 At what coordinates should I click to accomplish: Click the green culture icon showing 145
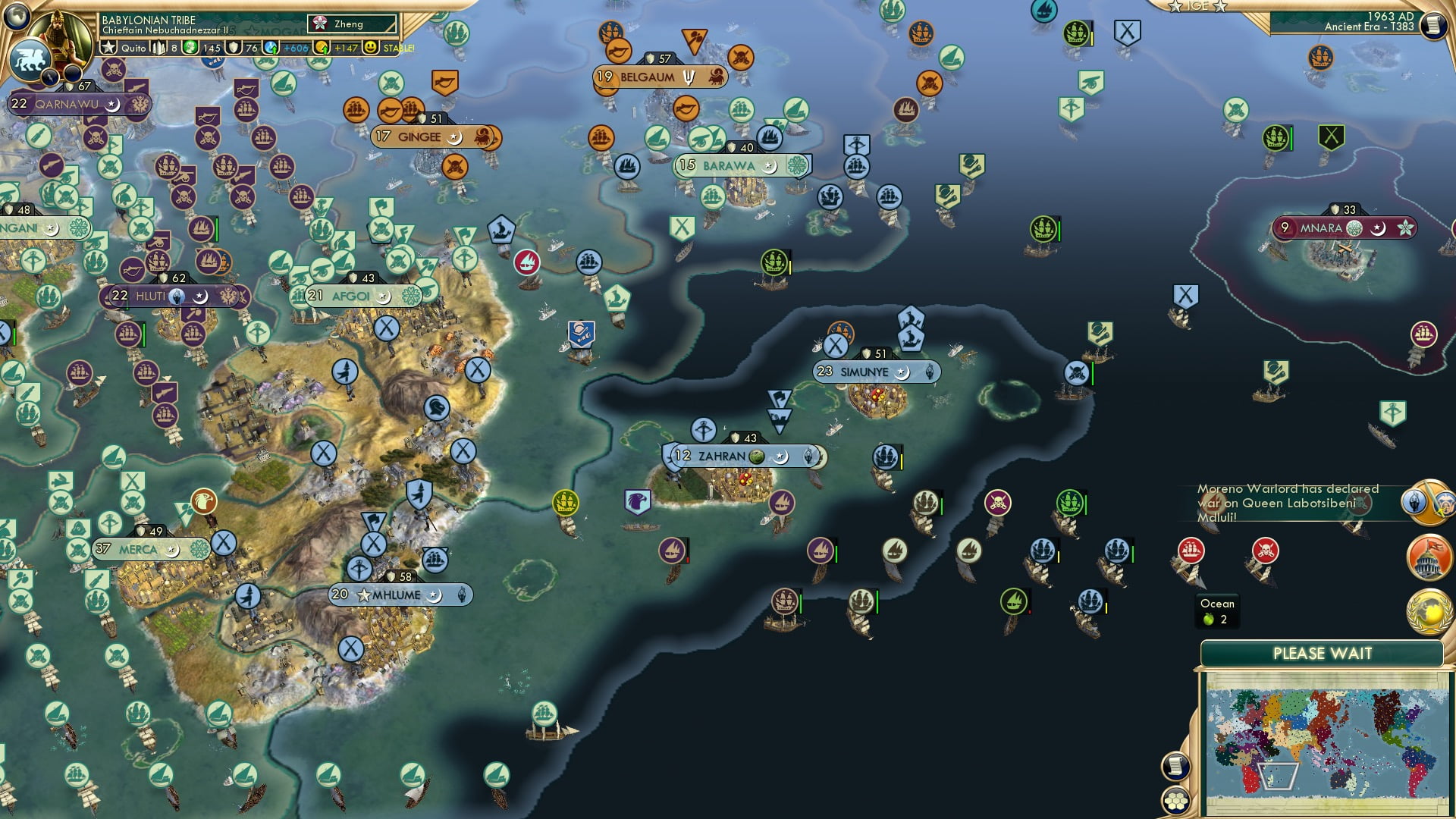tap(189, 48)
